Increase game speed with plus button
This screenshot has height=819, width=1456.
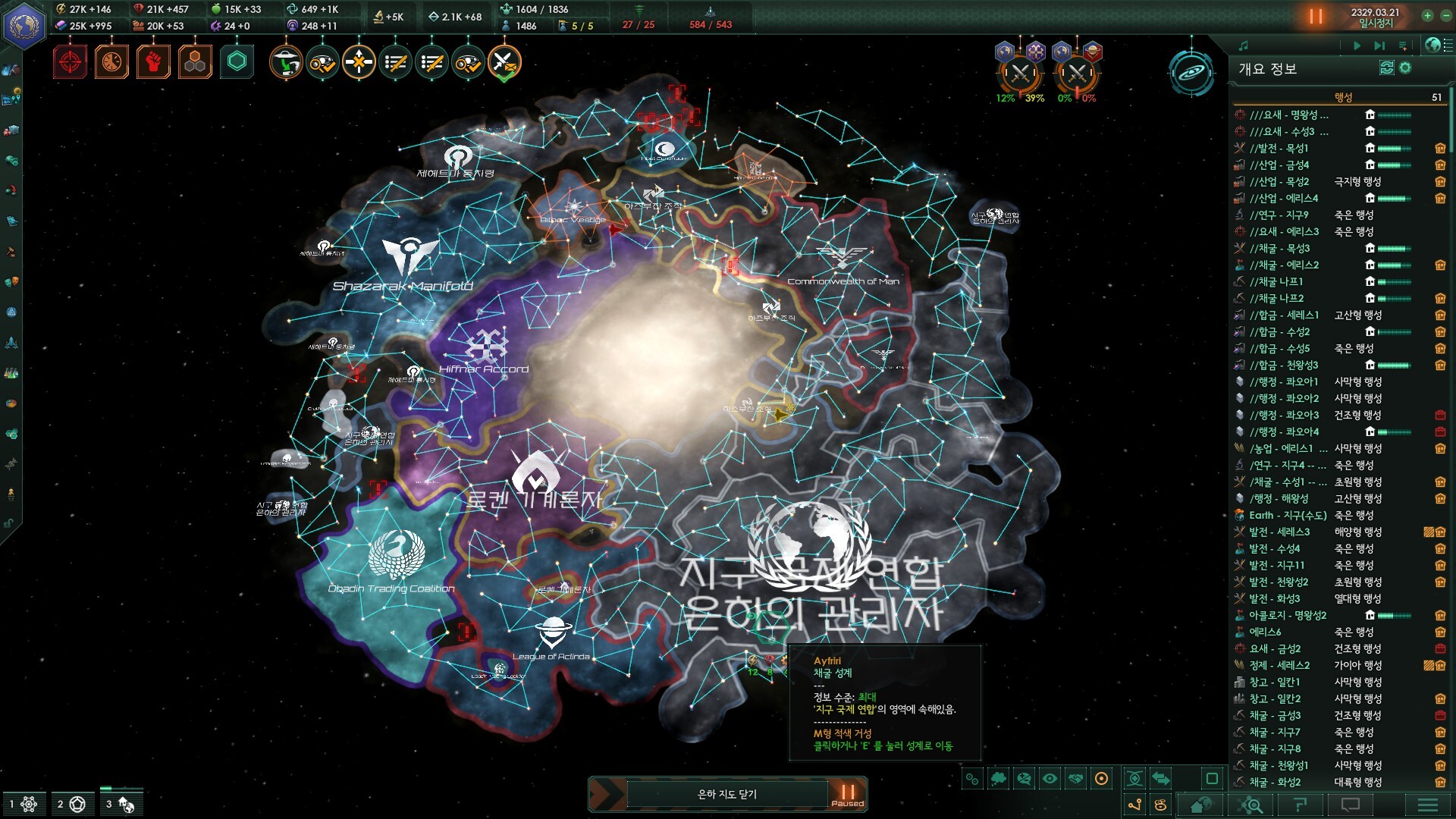click(x=1427, y=16)
